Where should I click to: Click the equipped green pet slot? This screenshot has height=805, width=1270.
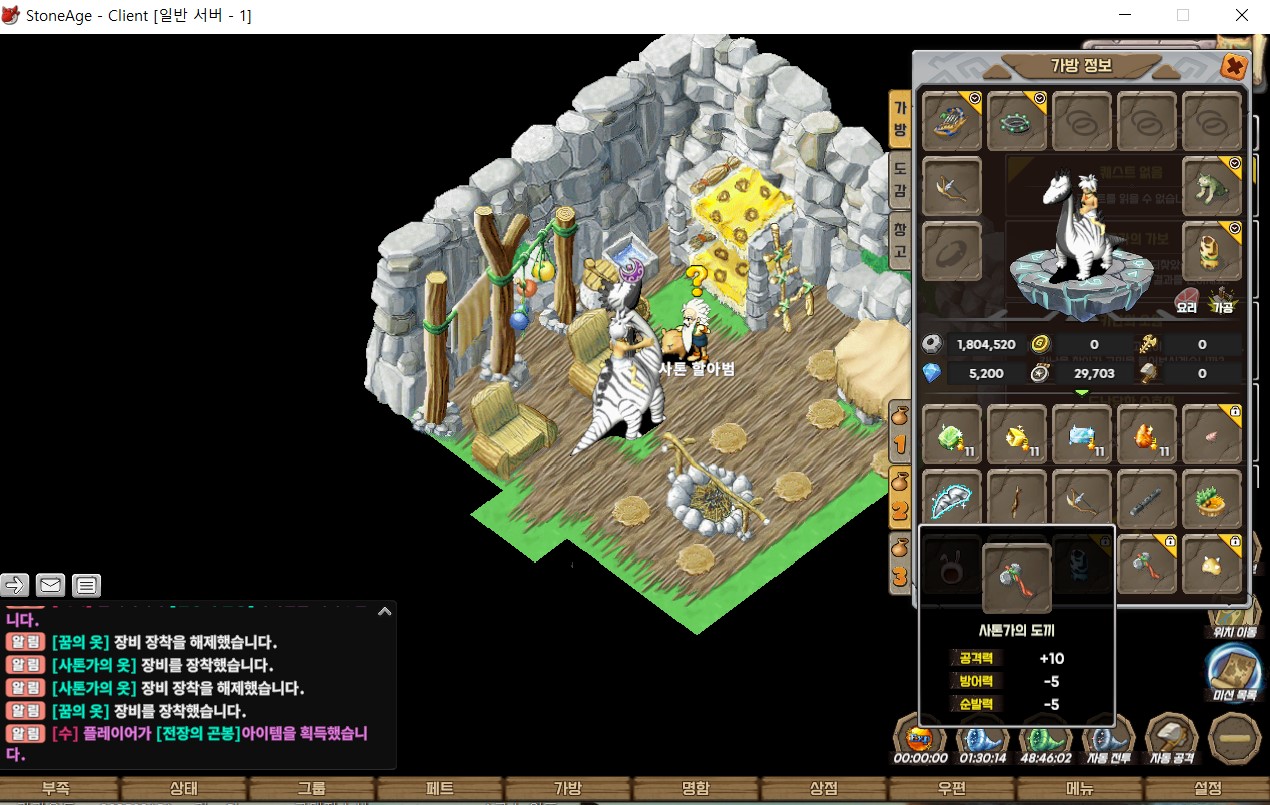[1212, 186]
